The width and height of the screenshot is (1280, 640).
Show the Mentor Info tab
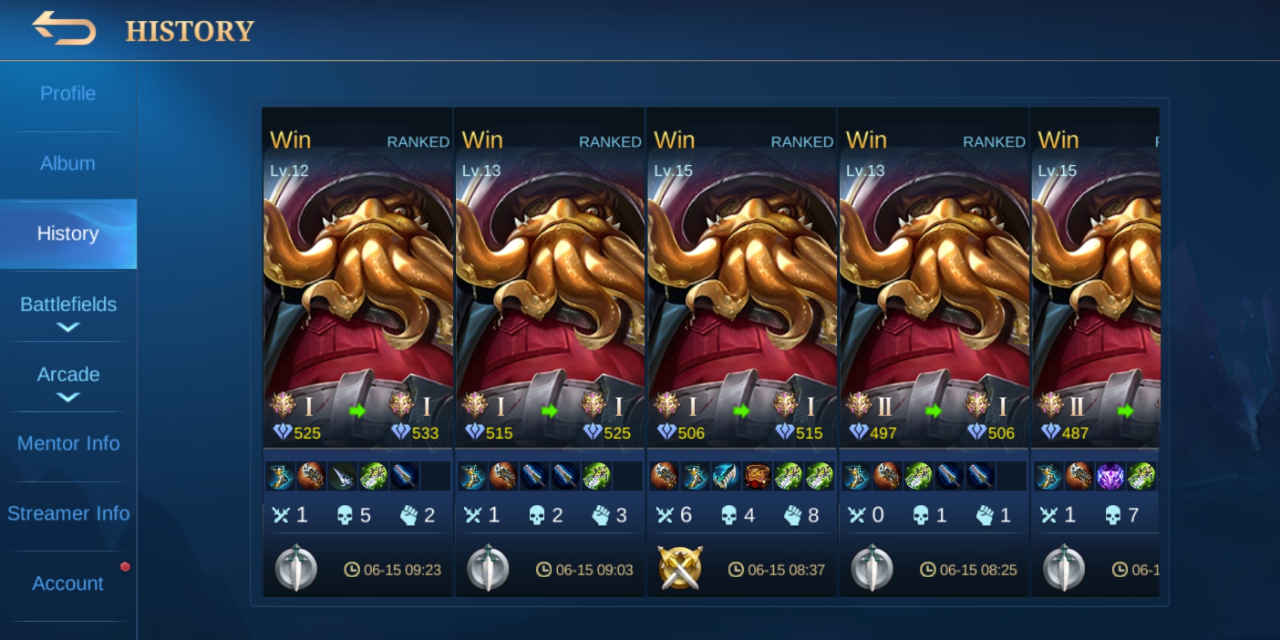(x=68, y=444)
